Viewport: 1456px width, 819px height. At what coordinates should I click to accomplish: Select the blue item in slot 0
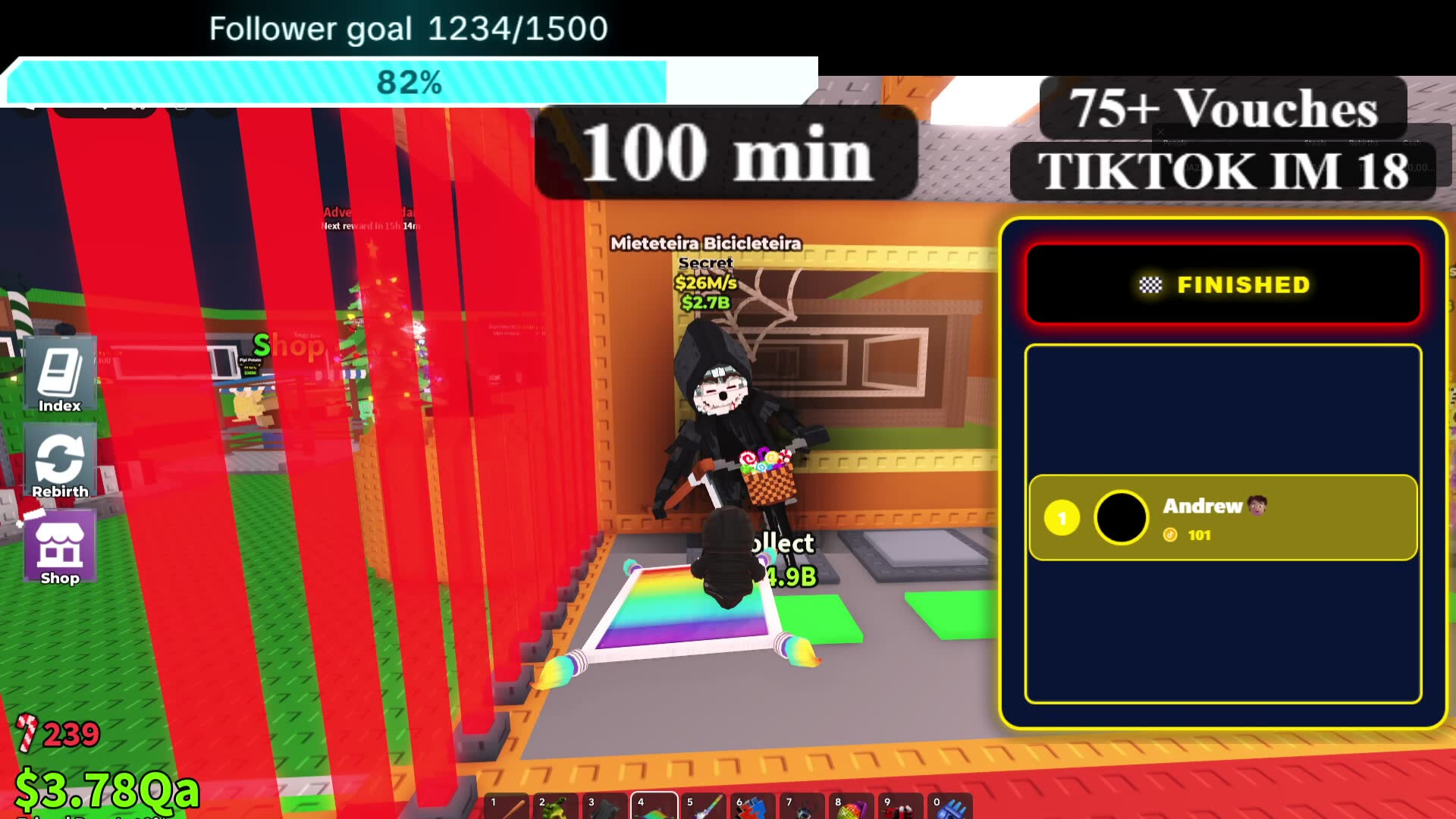(949, 807)
